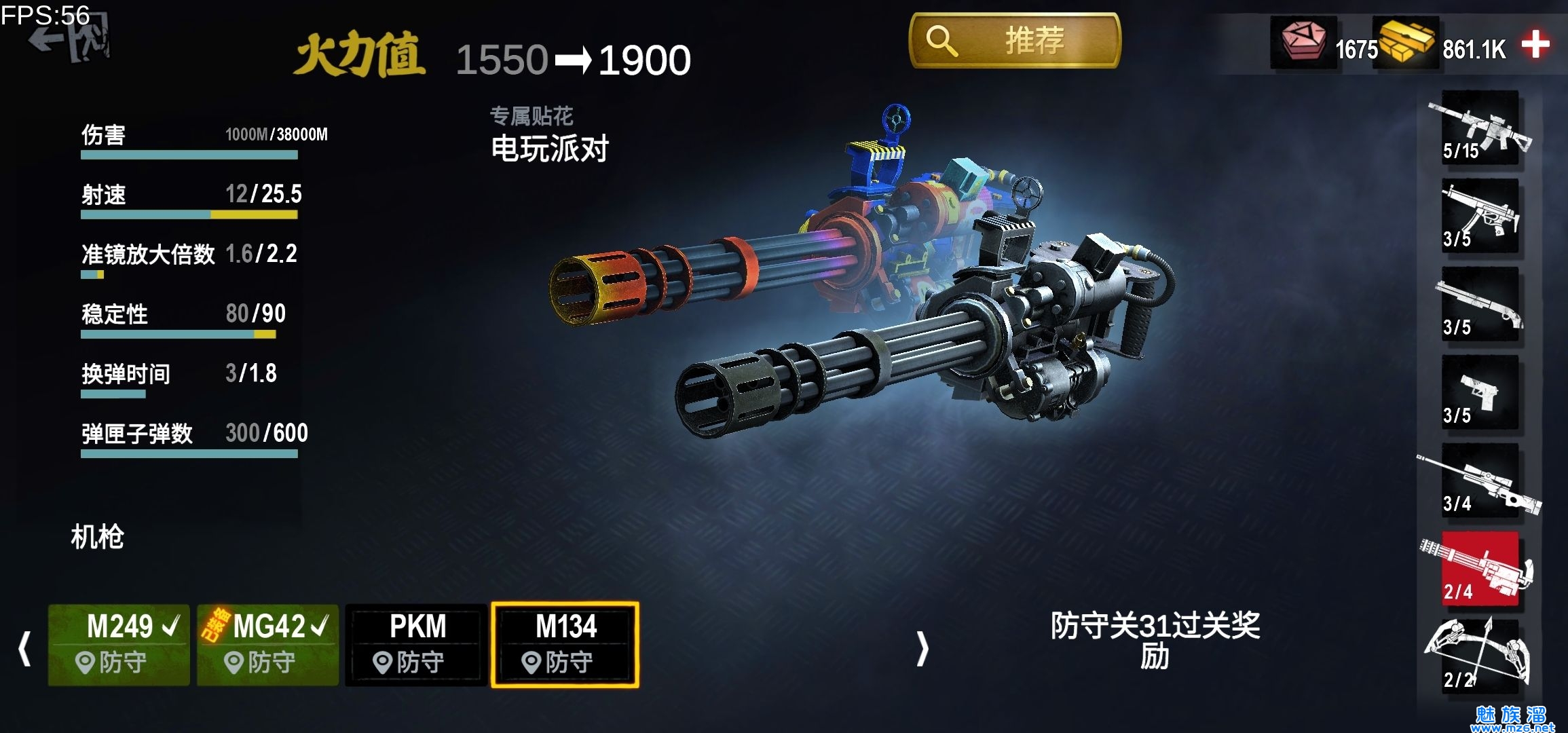Show the sniper rifle category 3/4
Image resolution: width=1568 pixels, height=733 pixels.
tap(1480, 482)
